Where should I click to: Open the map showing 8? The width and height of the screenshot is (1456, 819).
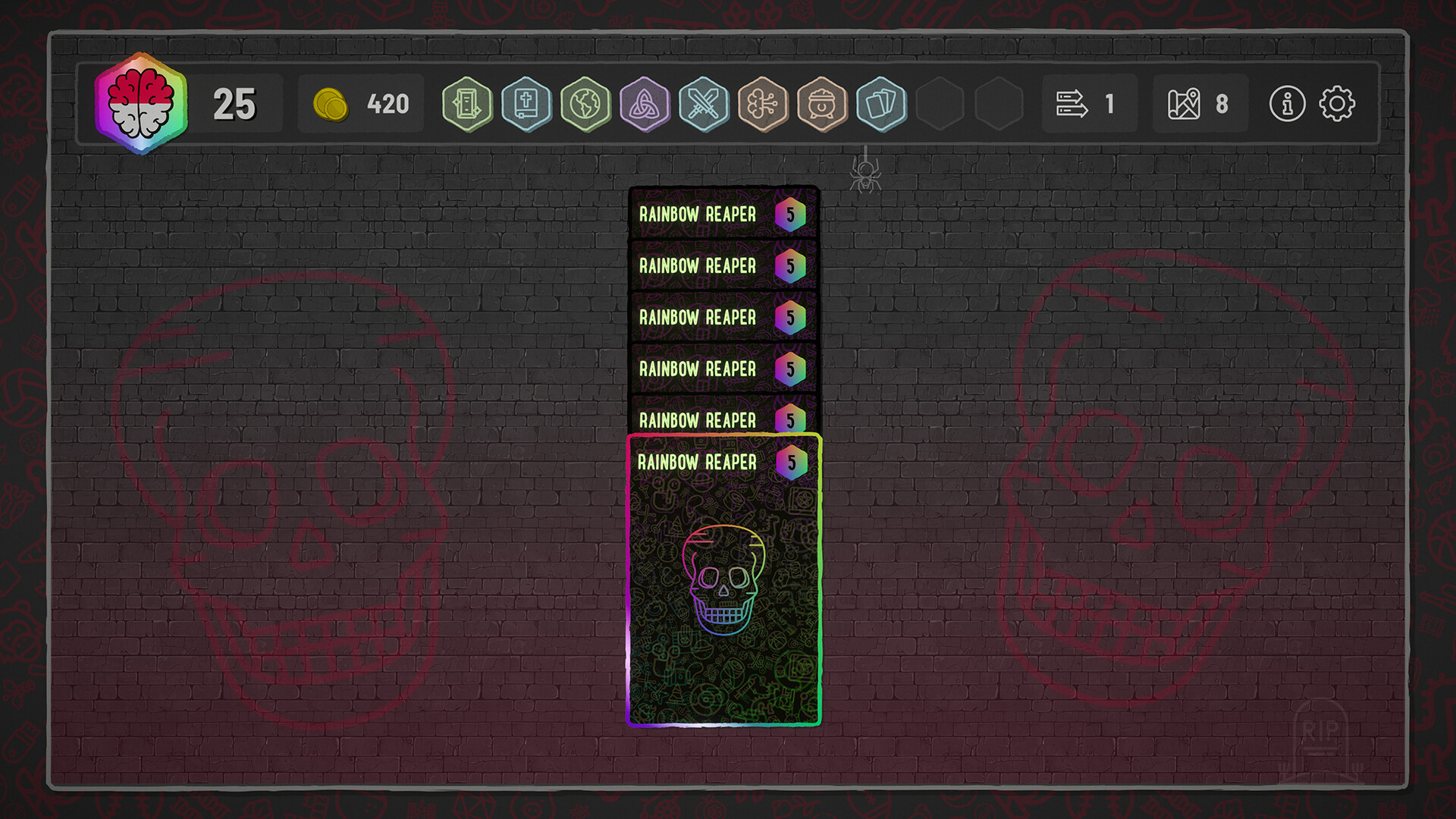point(1198,105)
